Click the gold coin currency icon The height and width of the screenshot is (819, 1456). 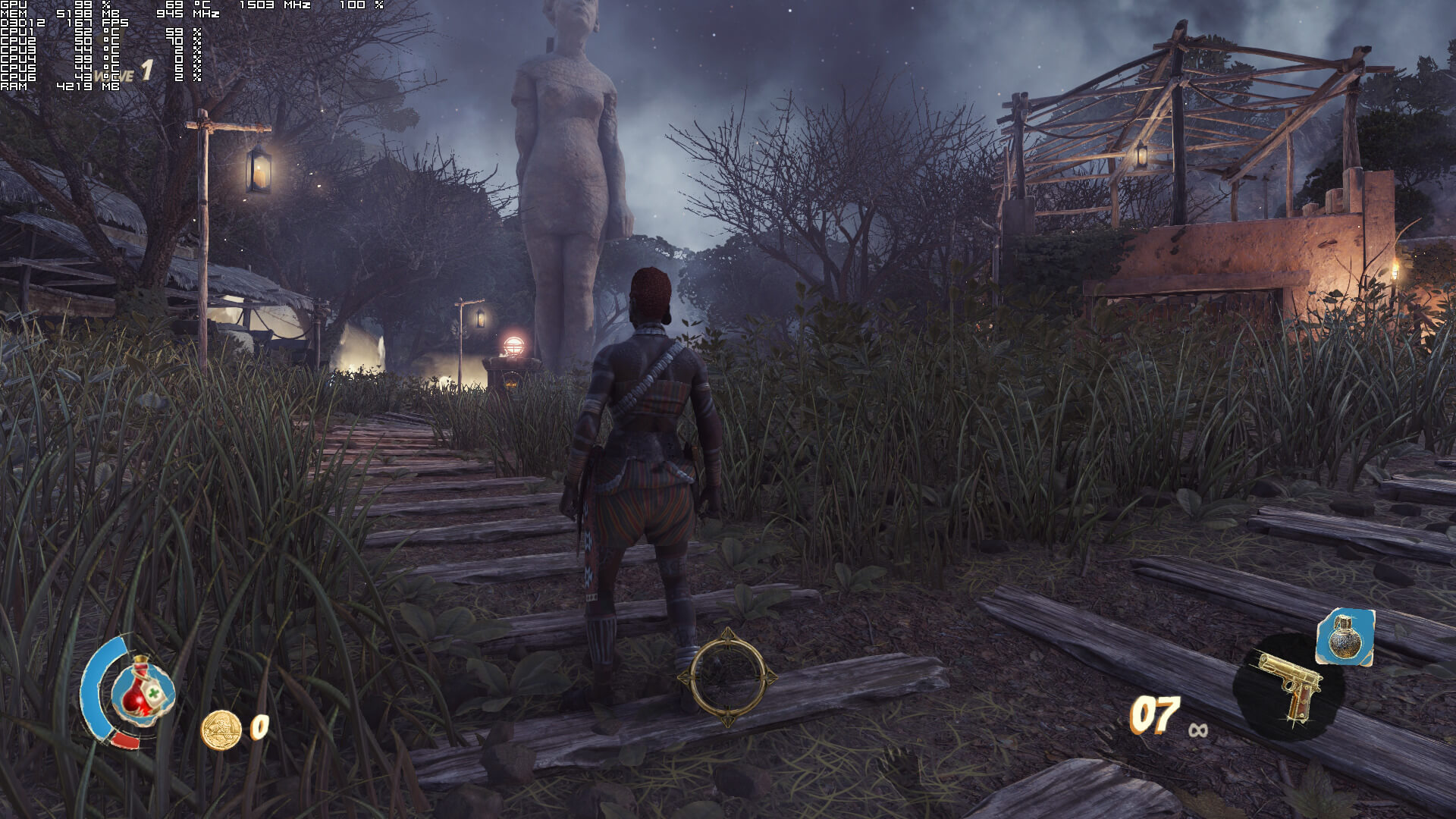pyautogui.click(x=221, y=730)
